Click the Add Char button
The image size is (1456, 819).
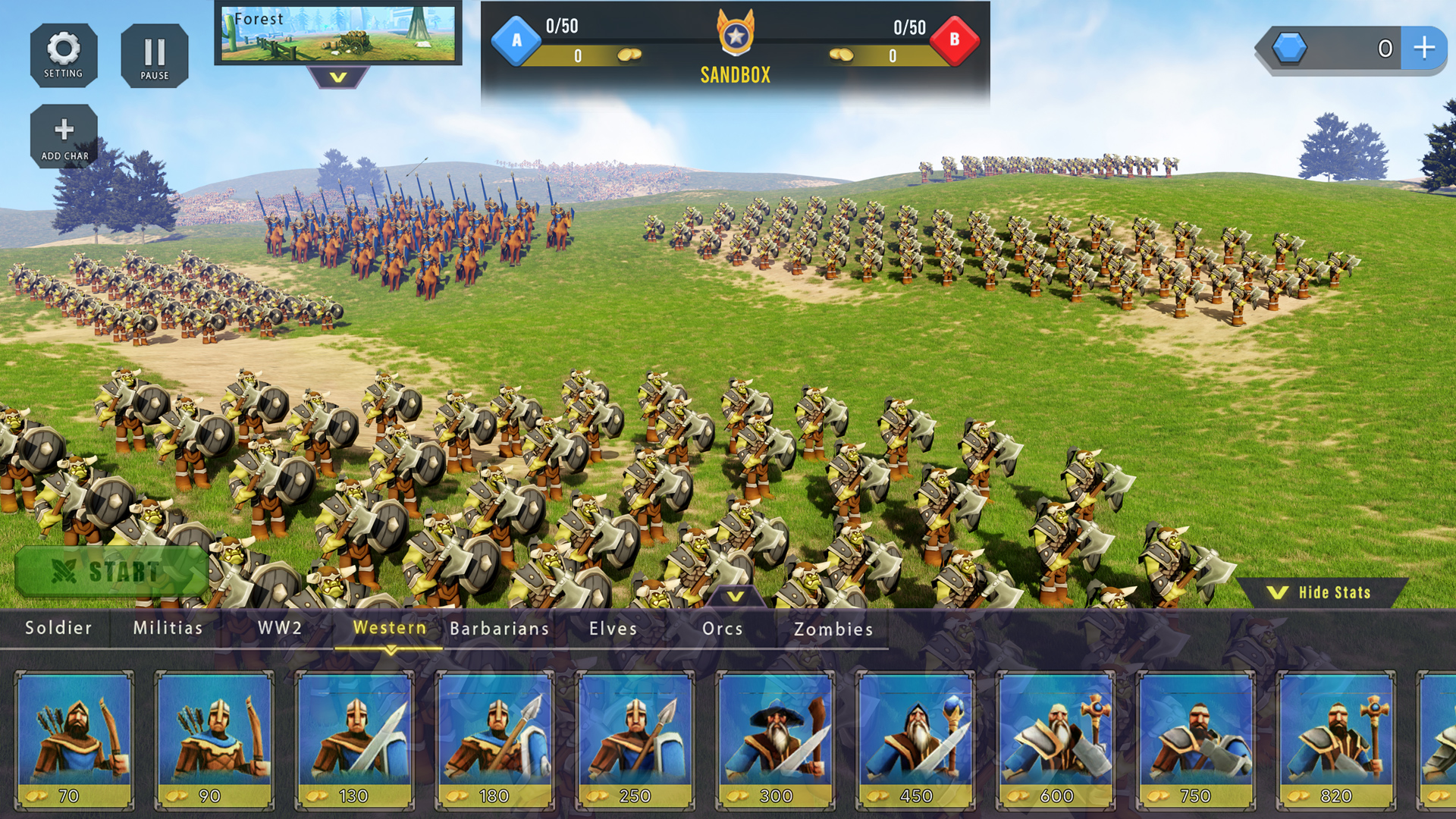[x=64, y=135]
